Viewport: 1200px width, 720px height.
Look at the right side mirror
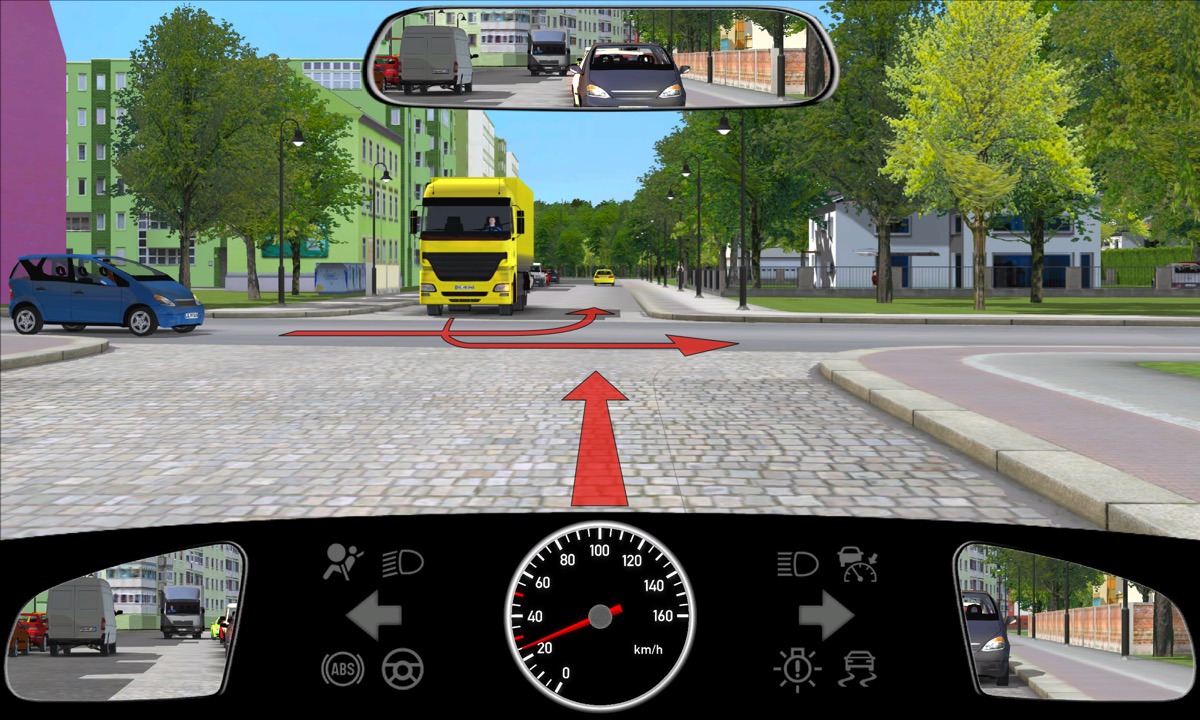[1072, 620]
